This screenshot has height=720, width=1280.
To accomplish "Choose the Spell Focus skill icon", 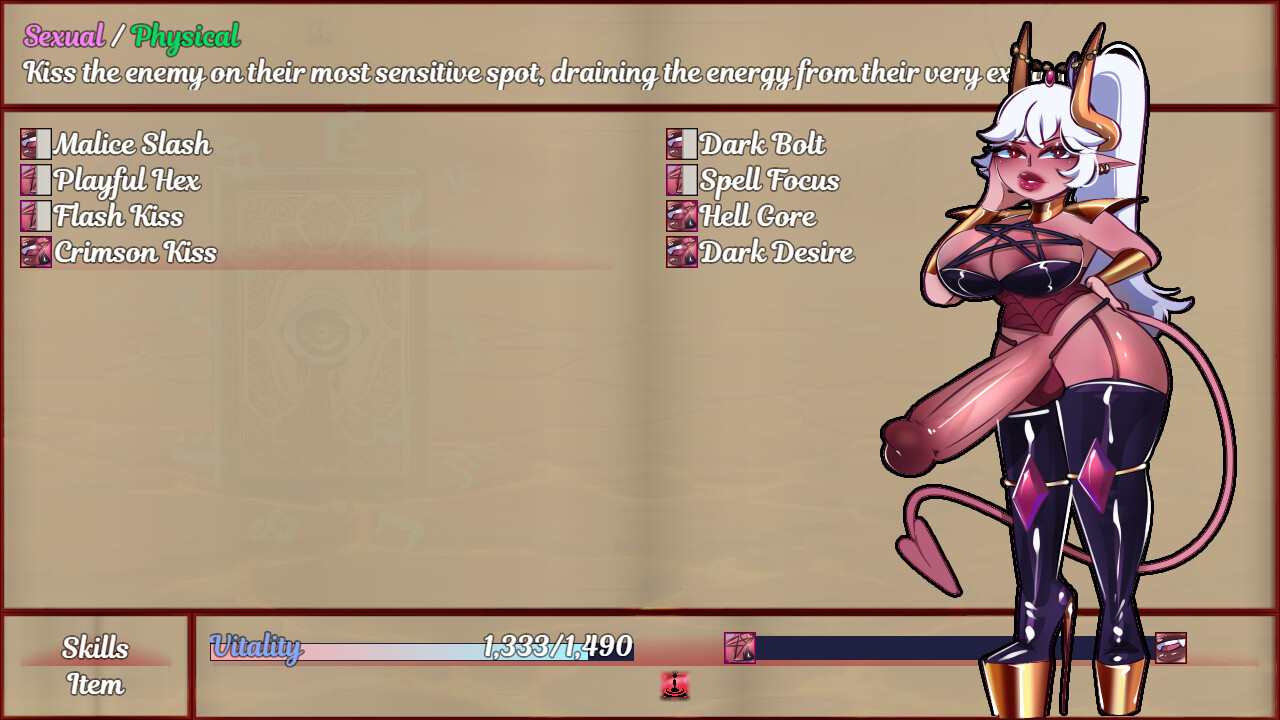I will [681, 181].
